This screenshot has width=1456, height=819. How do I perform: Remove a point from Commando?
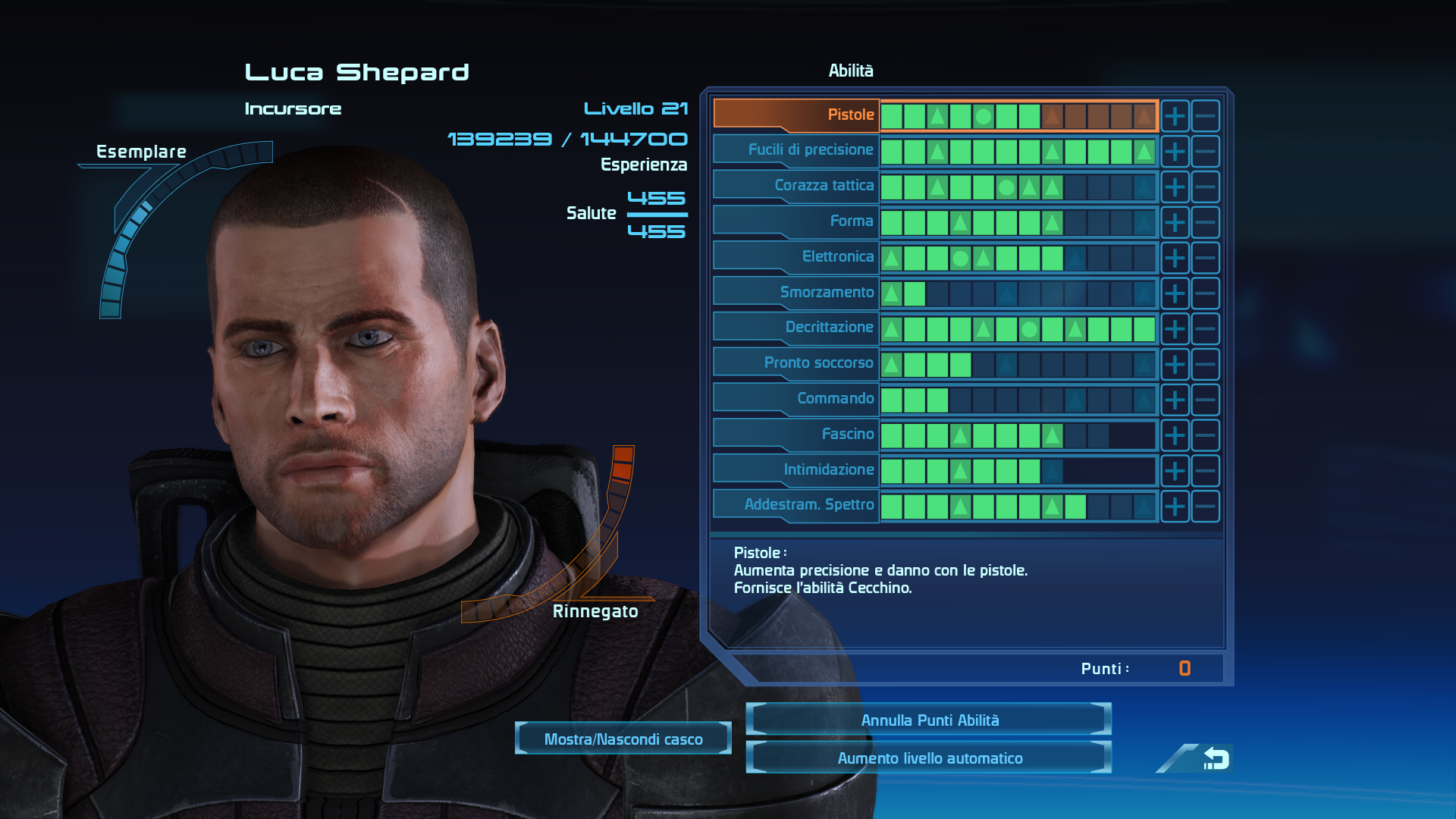point(1205,400)
